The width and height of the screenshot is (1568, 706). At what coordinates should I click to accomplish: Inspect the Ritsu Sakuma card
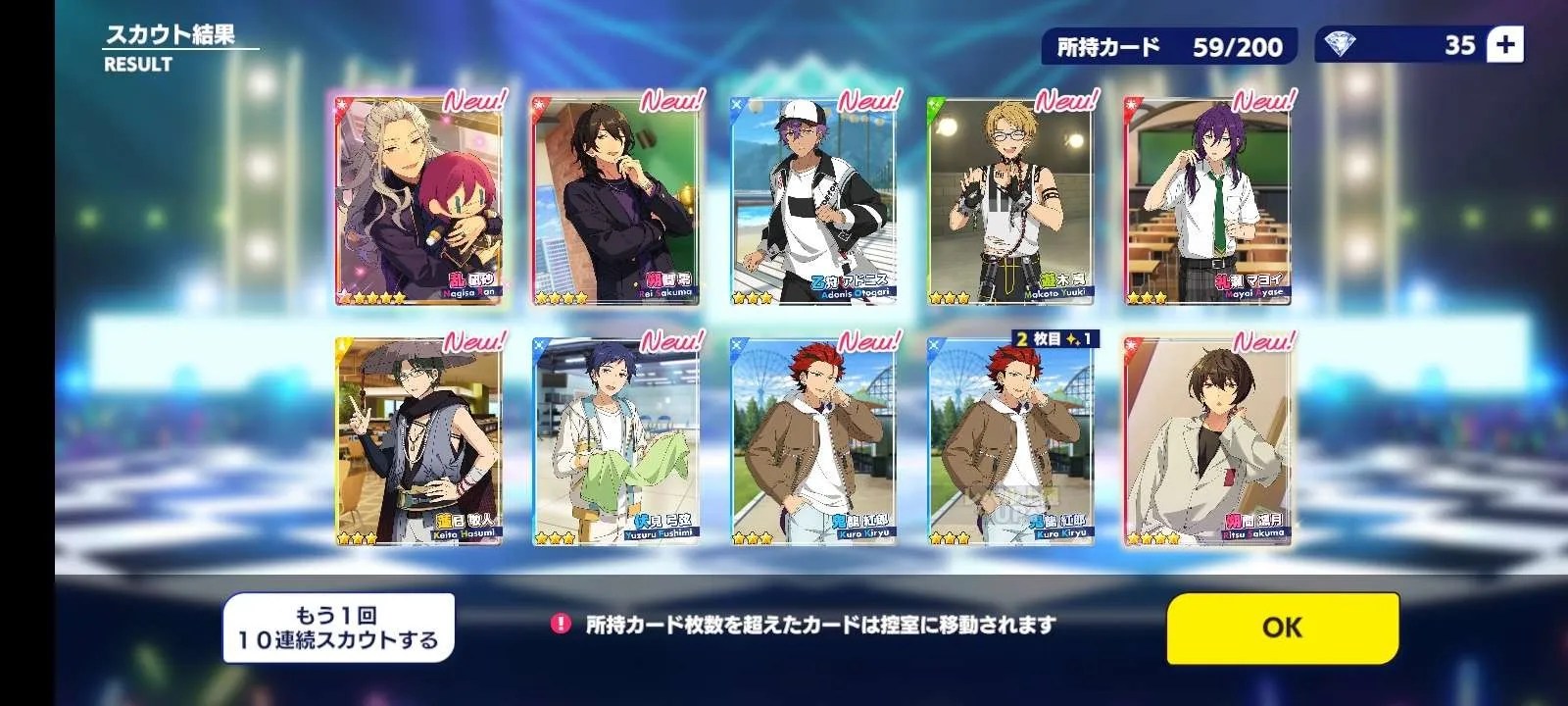click(1206, 440)
